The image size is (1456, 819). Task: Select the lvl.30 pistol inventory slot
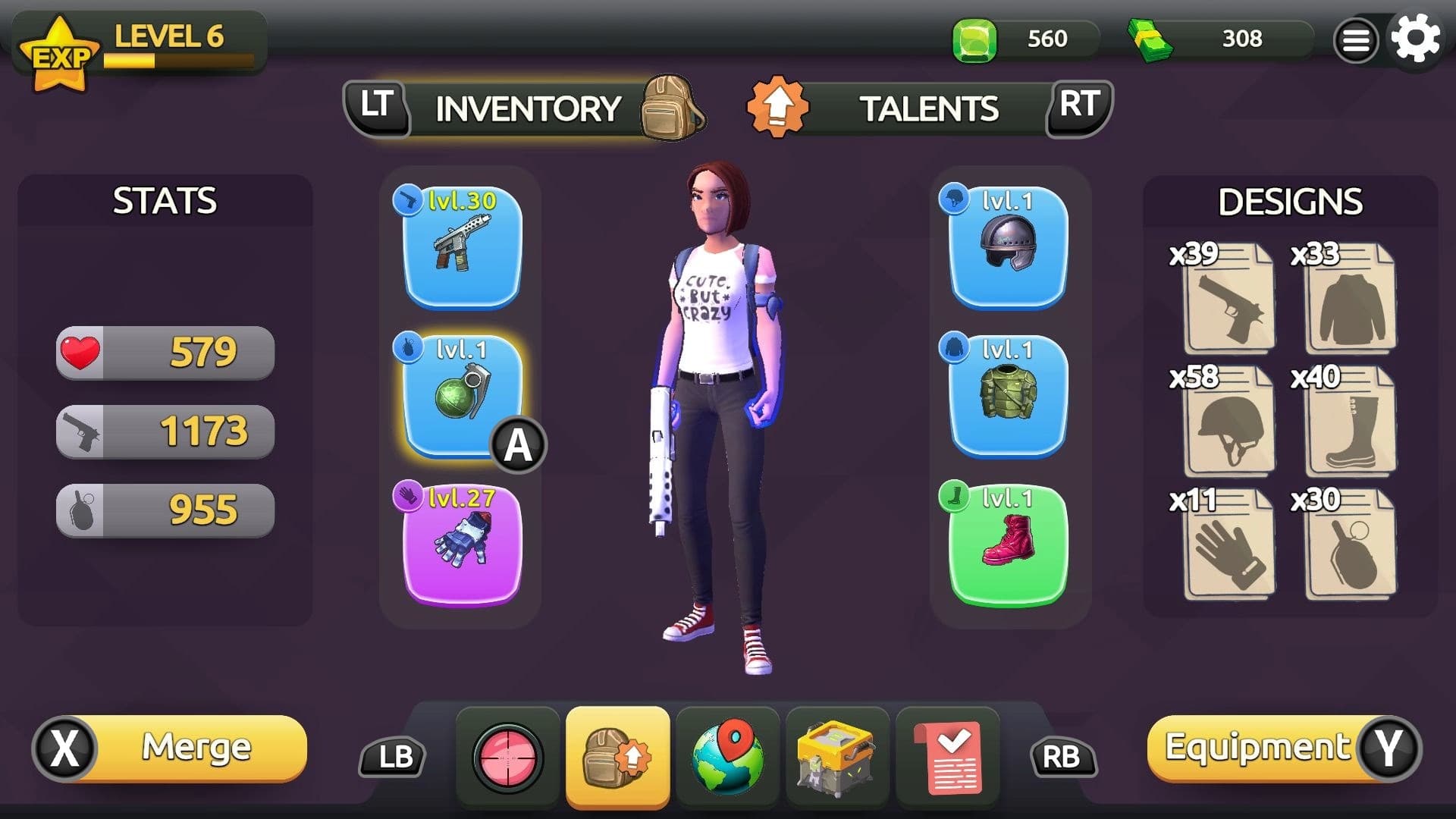tap(461, 246)
